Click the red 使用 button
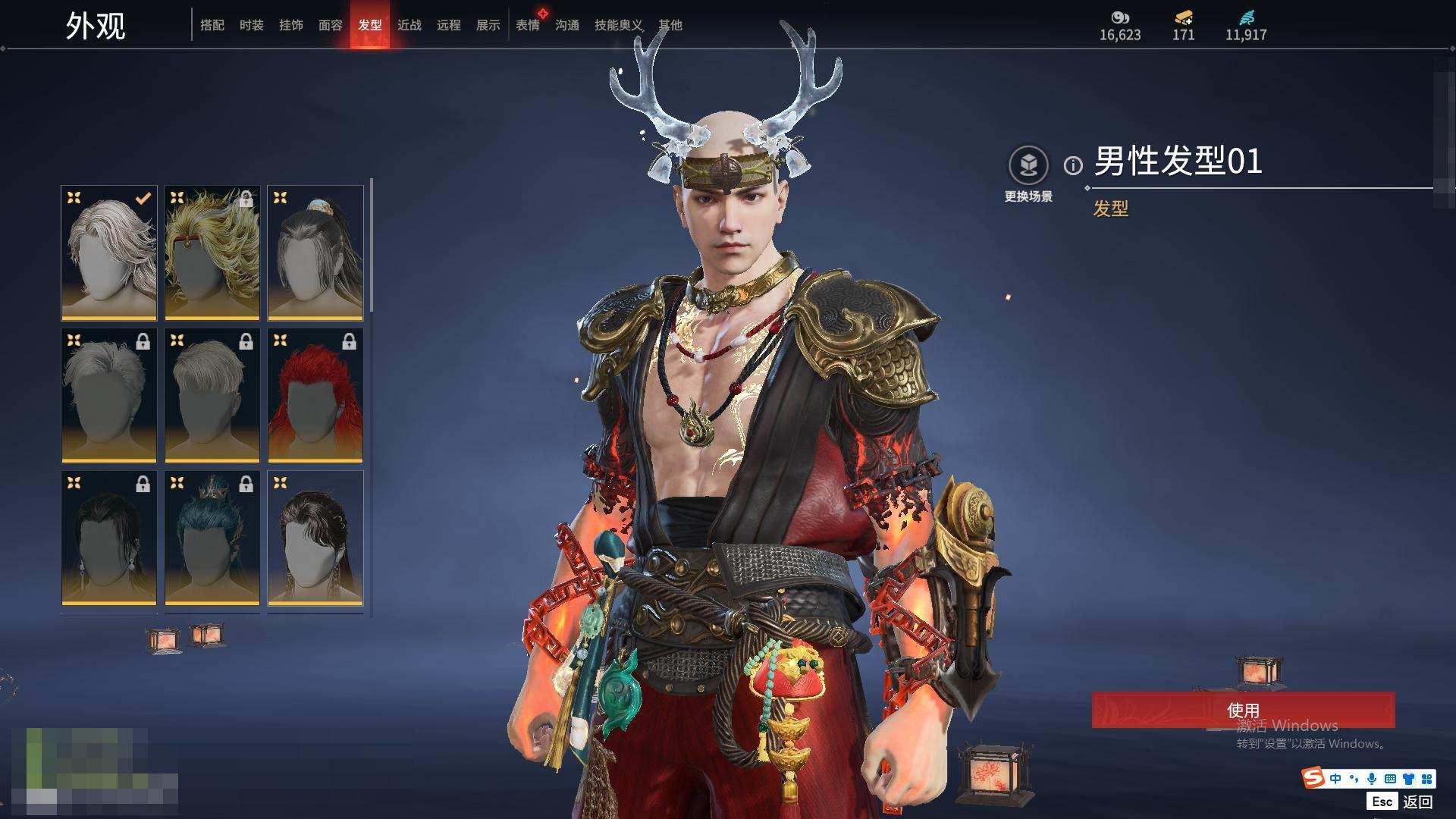1456x819 pixels. [x=1243, y=710]
